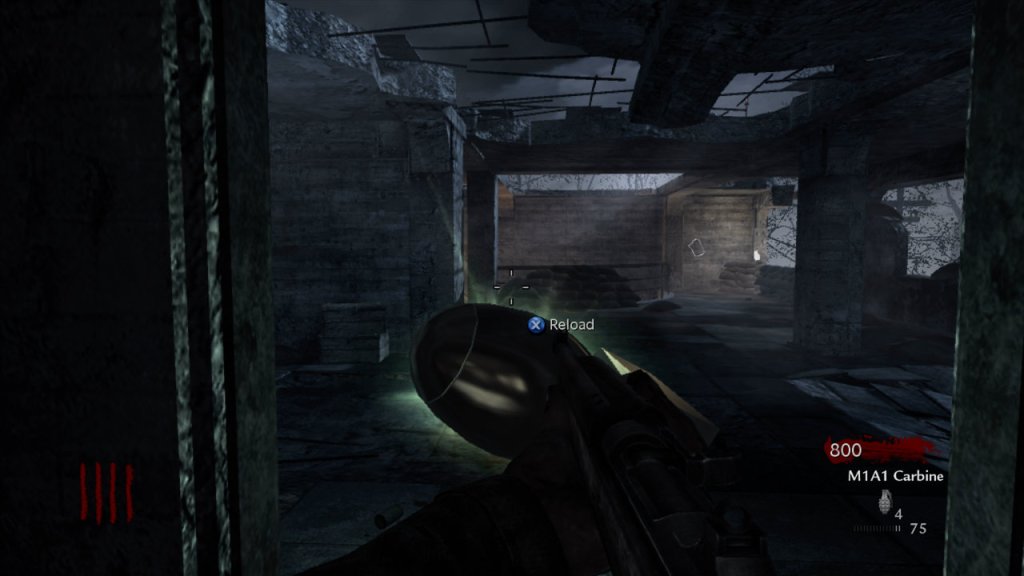Image resolution: width=1024 pixels, height=576 pixels.
Task: Click the M1A1 Carbine weapon label
Action: tap(890, 476)
